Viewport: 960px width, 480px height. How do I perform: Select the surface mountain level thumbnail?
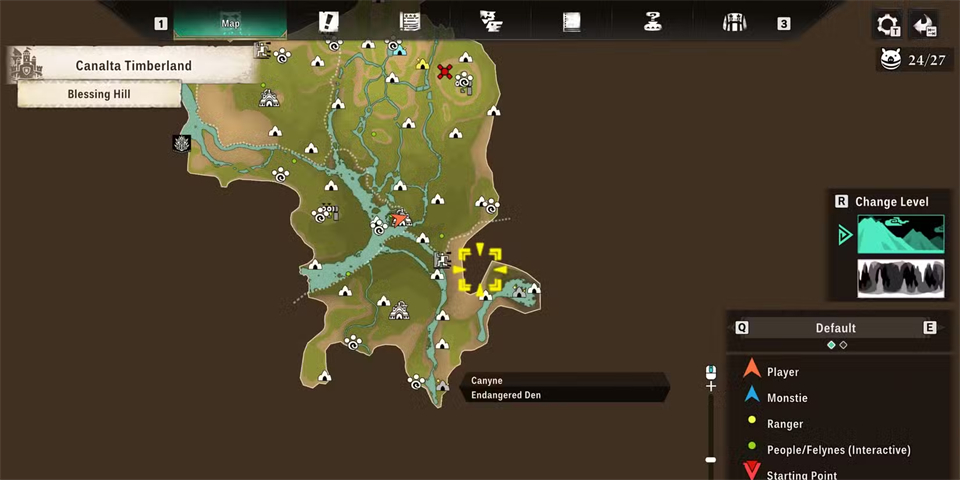900,235
